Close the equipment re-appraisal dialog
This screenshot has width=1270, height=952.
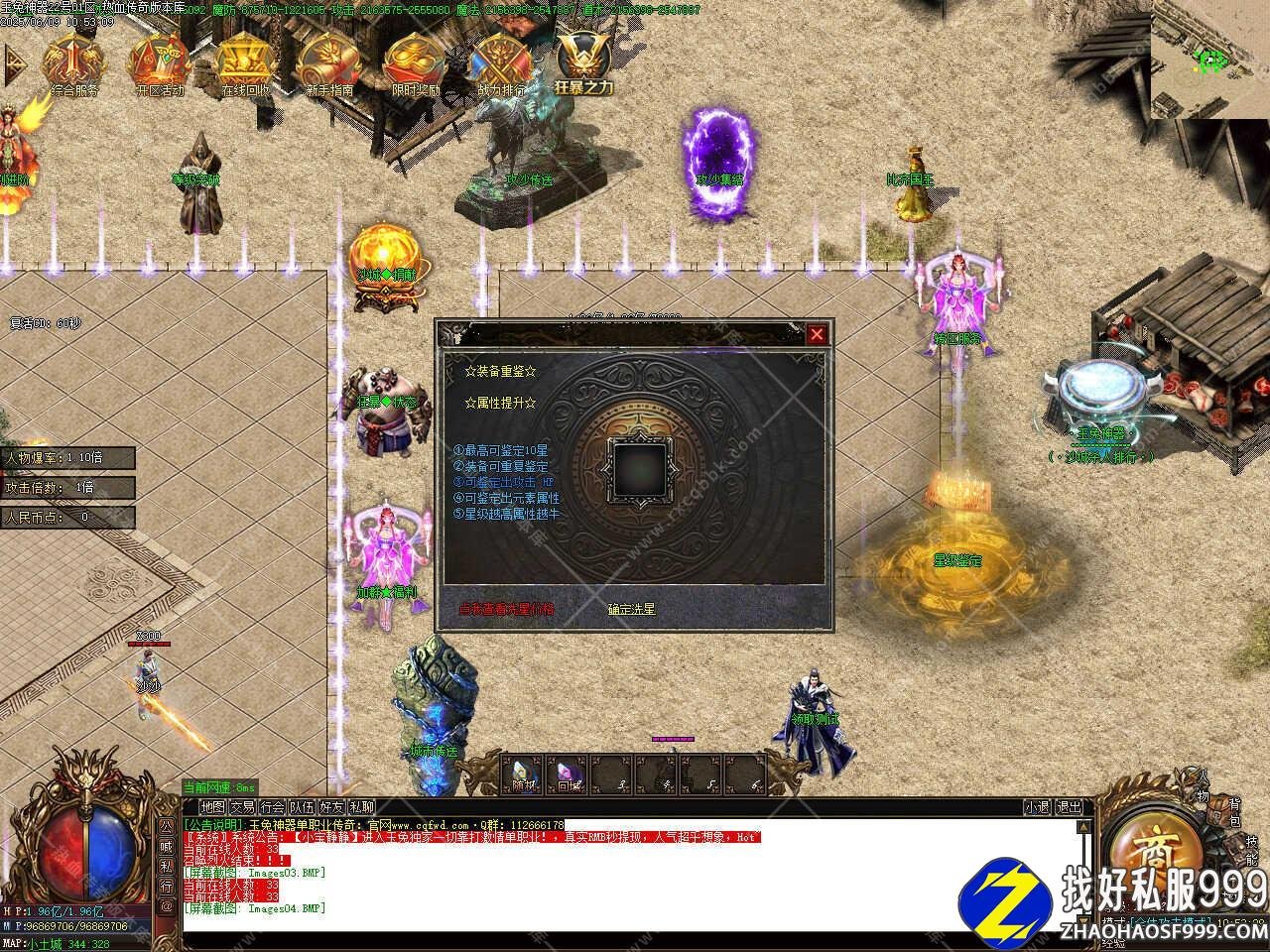817,334
